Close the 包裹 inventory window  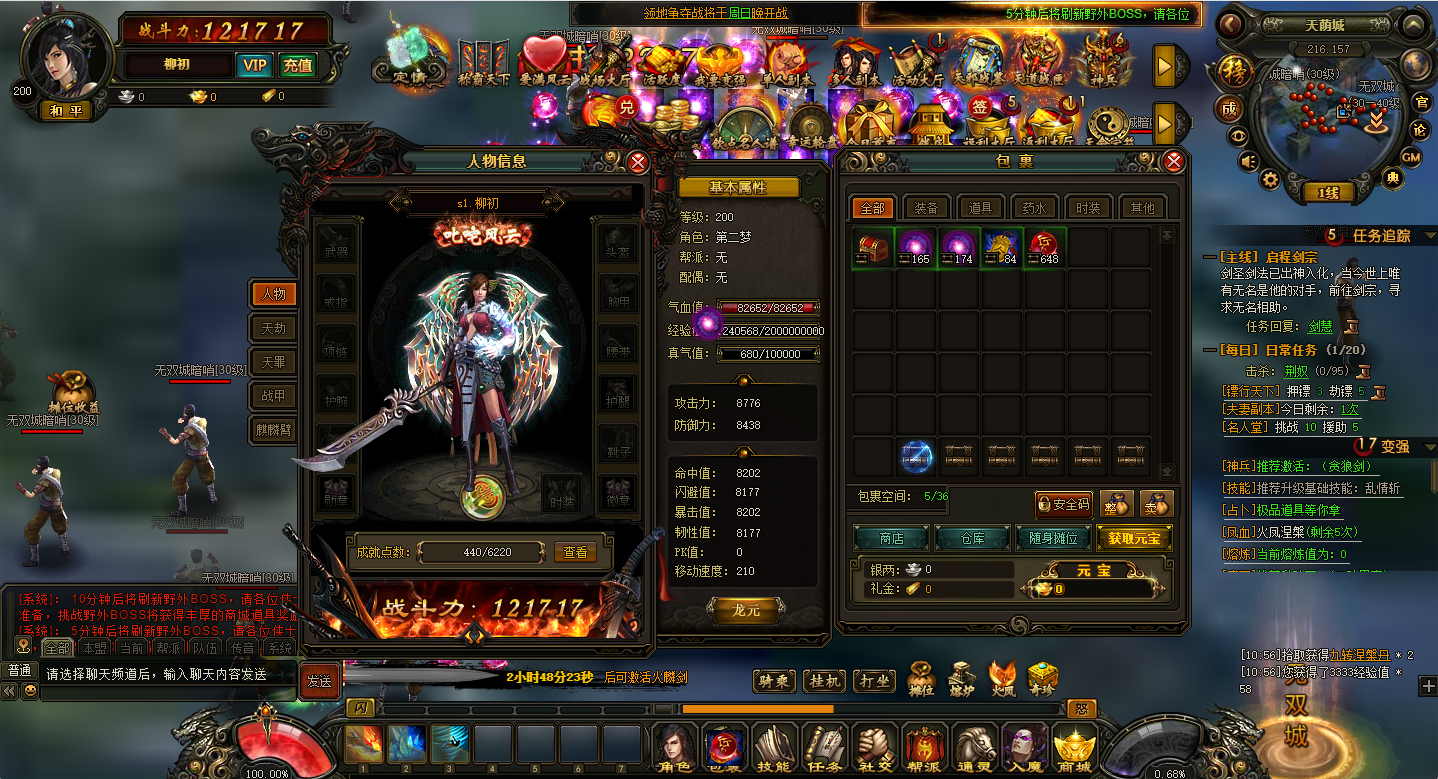1174,161
